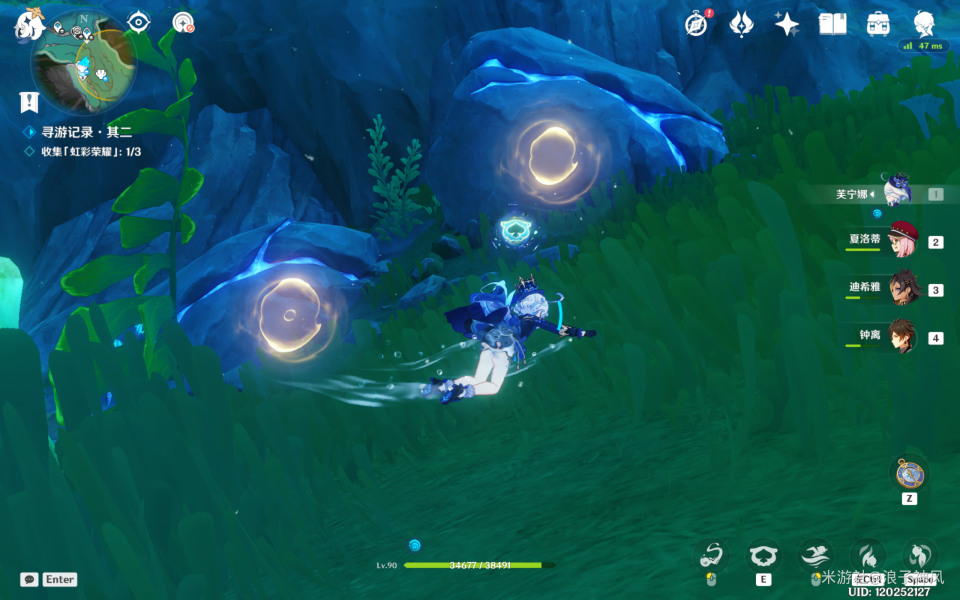The image size is (960, 600).
Task: Use the serpent-shaped underwater attack icon
Action: point(712,556)
